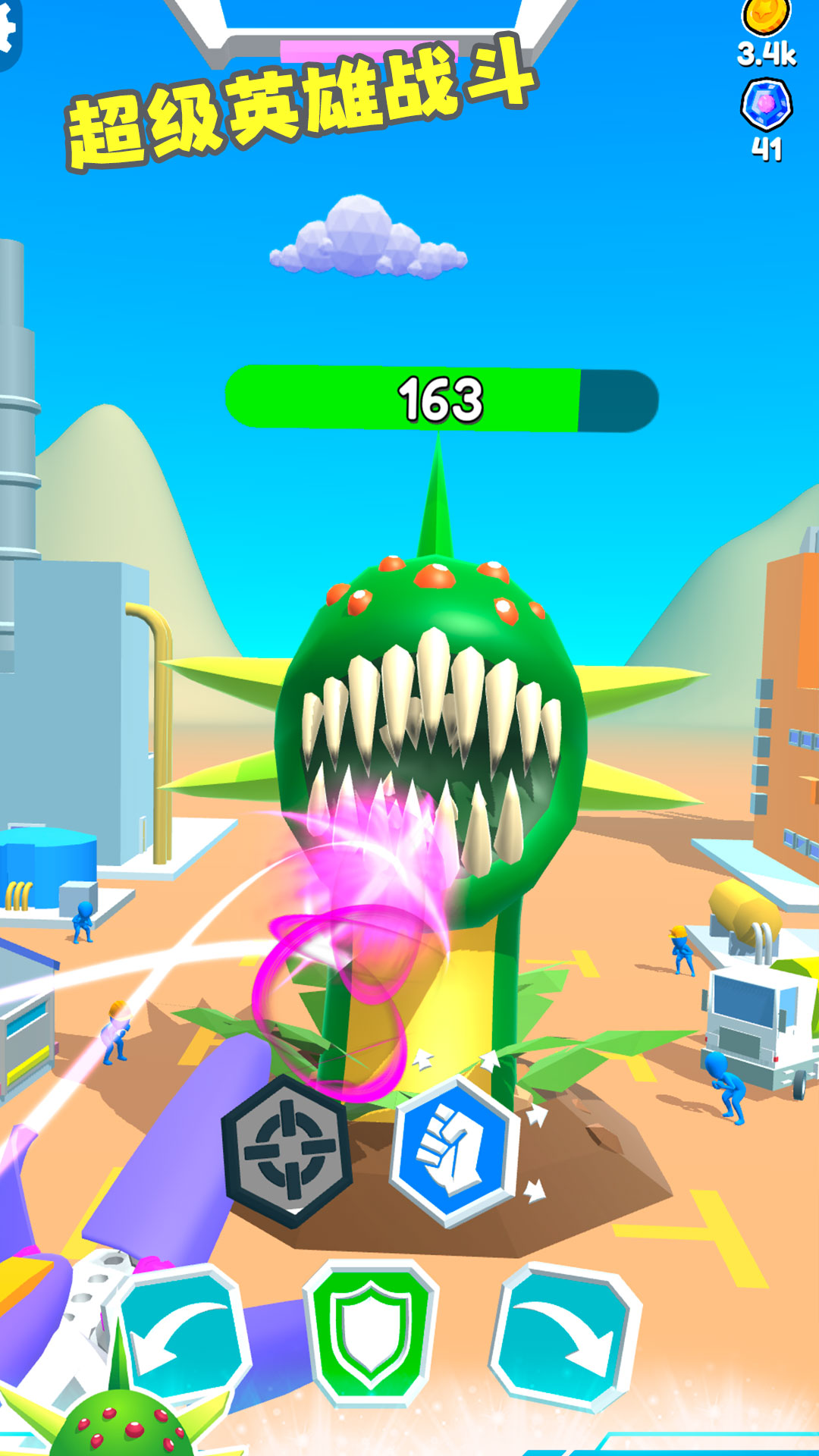Dodge with the right curved arrow button
Viewport: 819px width, 1456px height.
click(566, 1335)
